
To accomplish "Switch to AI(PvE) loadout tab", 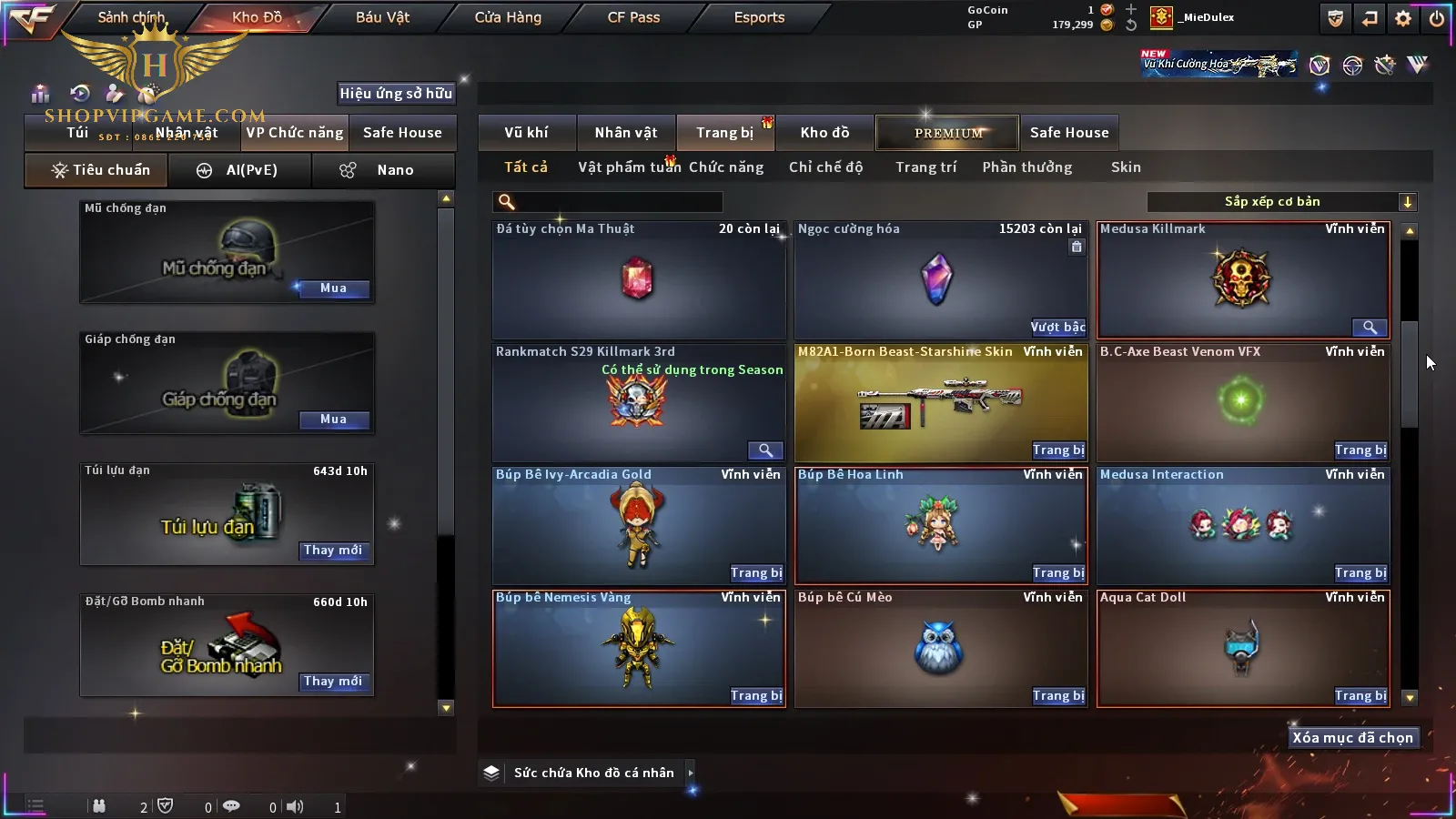I will (x=239, y=170).
